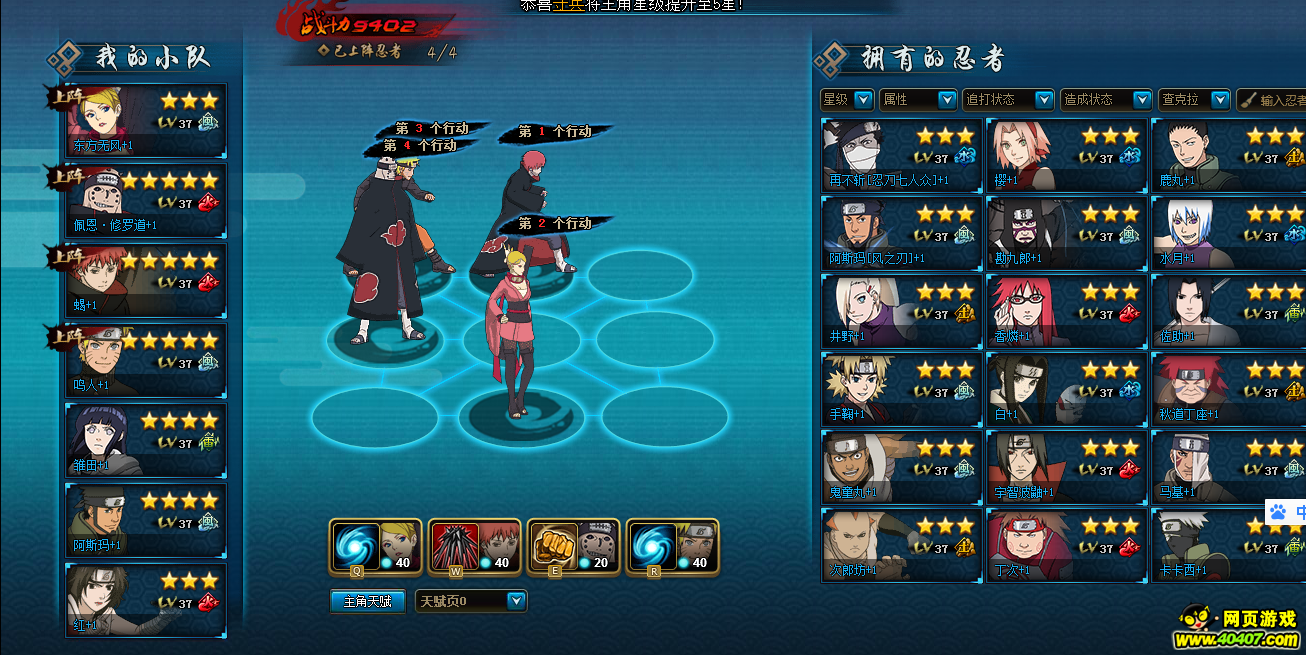Viewport: 1306px width, 655px height.
Task: Open the 主角天赋 talent button
Action: point(367,601)
